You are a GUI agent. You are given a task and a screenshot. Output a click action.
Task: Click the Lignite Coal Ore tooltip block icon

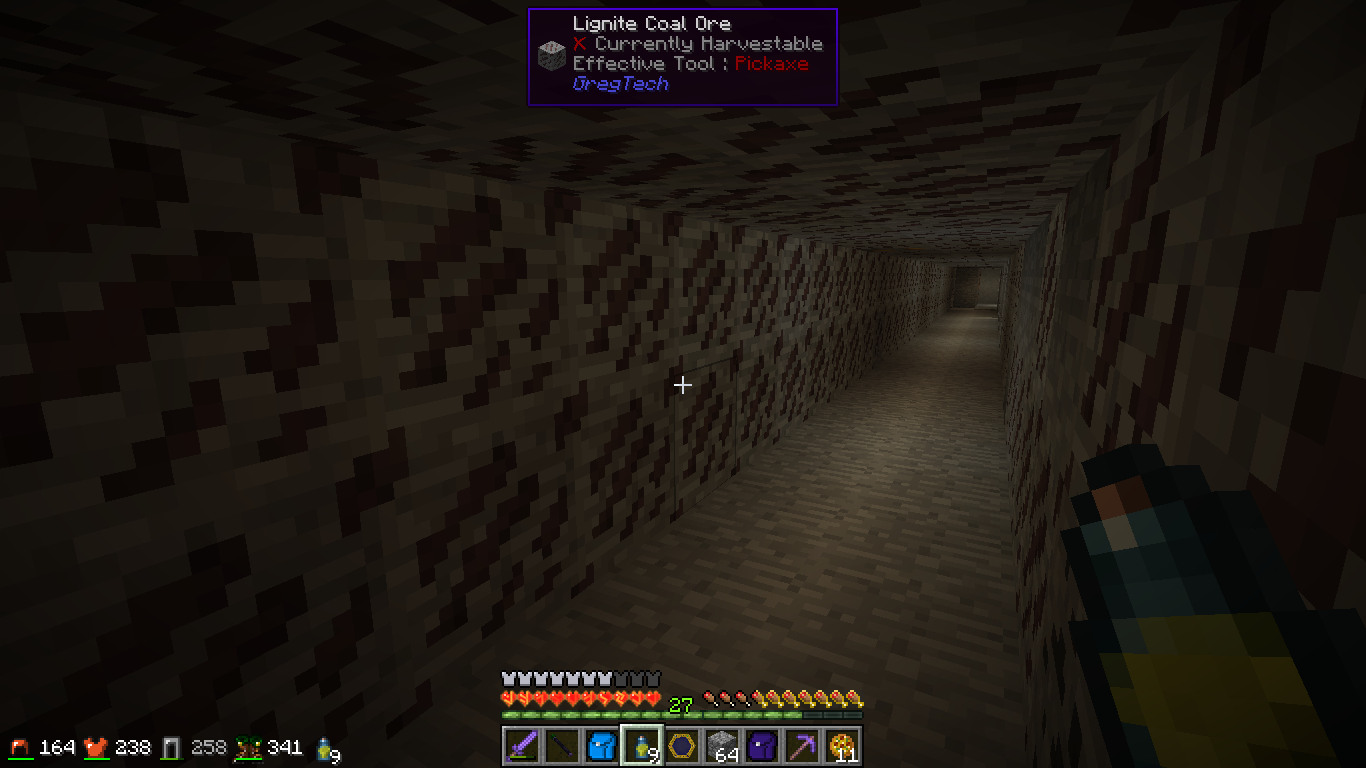[551, 55]
